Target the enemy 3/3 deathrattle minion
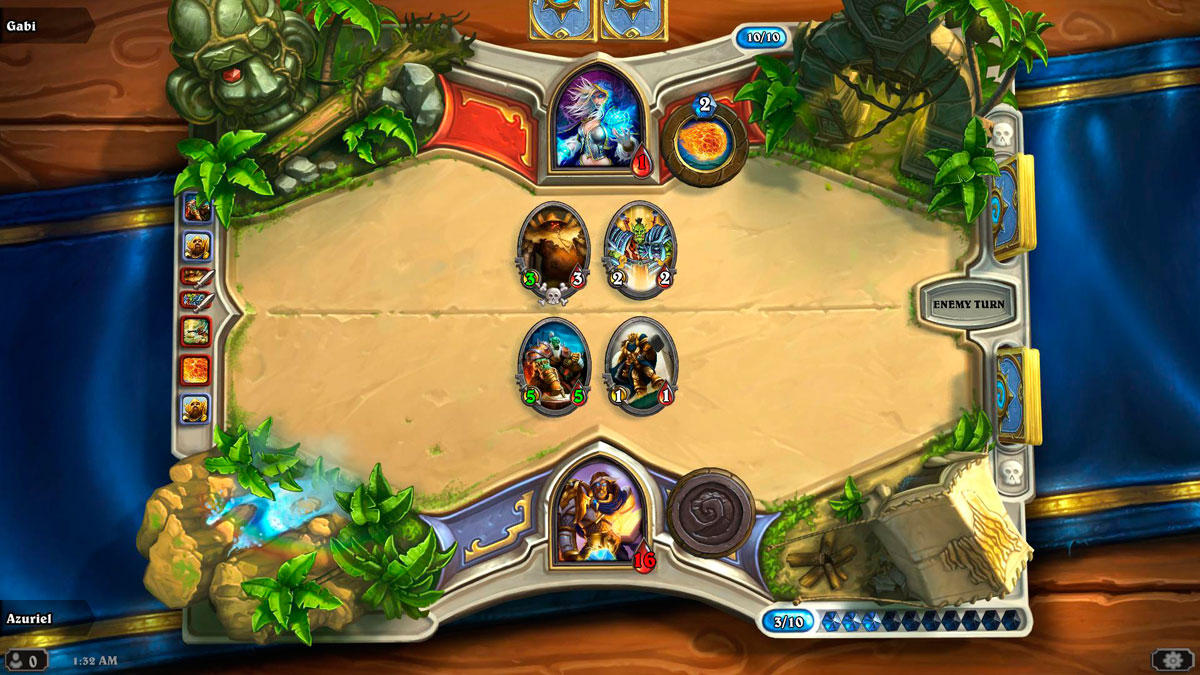 [553, 248]
